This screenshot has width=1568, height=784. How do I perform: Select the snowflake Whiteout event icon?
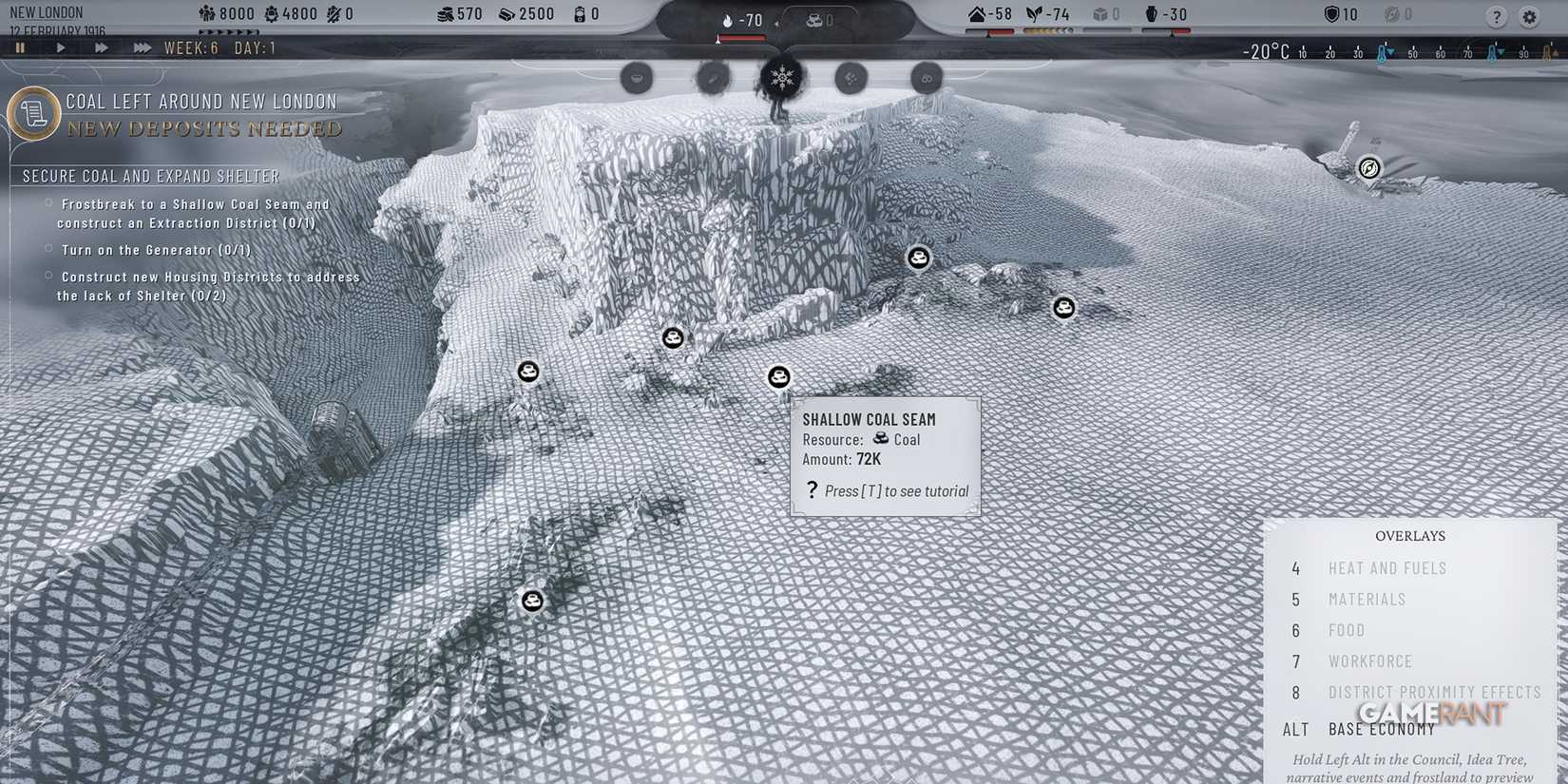pos(779,78)
